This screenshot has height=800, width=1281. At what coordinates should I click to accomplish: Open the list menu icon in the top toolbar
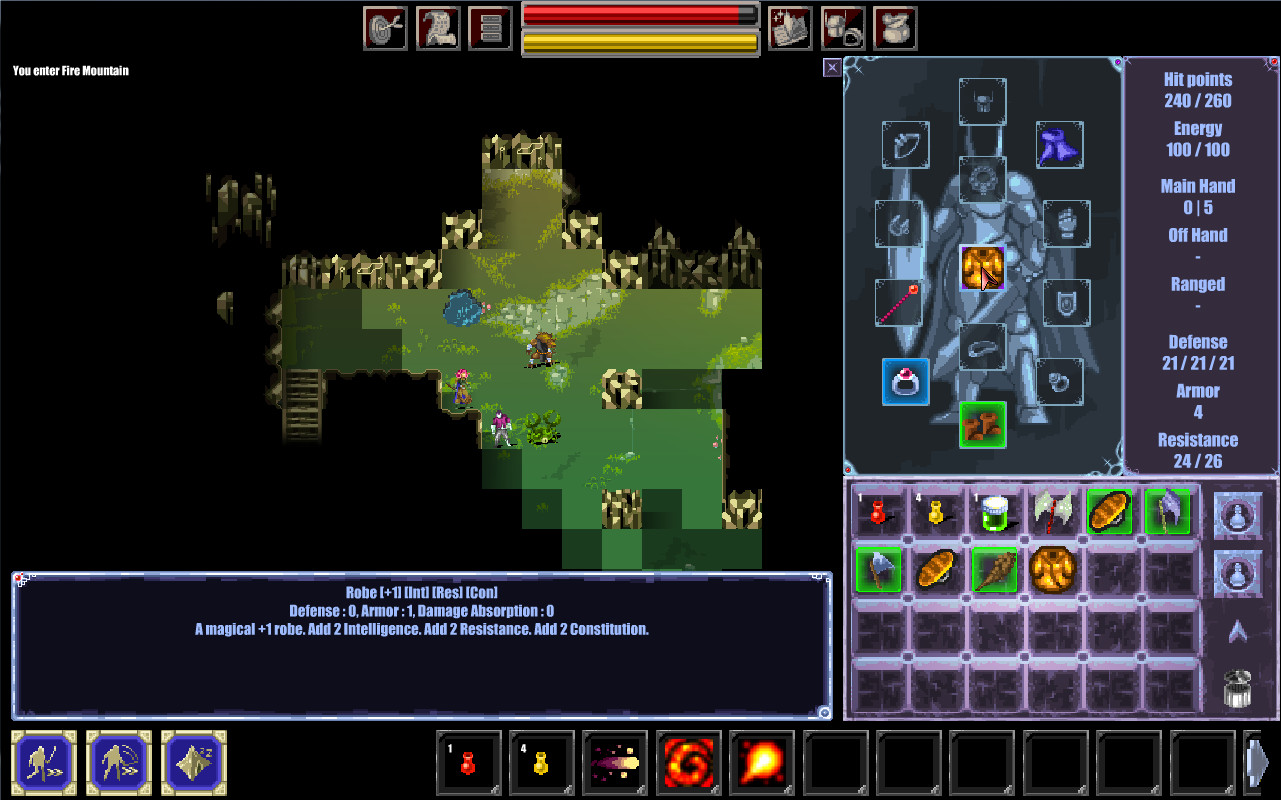(489, 27)
